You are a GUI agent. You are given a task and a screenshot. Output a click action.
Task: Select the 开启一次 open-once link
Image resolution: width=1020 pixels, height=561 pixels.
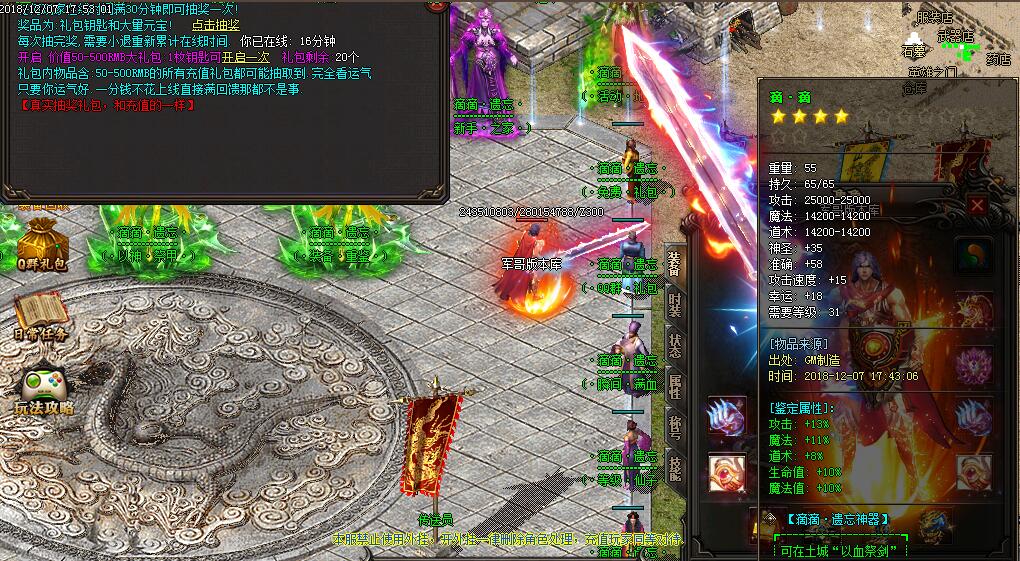coord(246,57)
